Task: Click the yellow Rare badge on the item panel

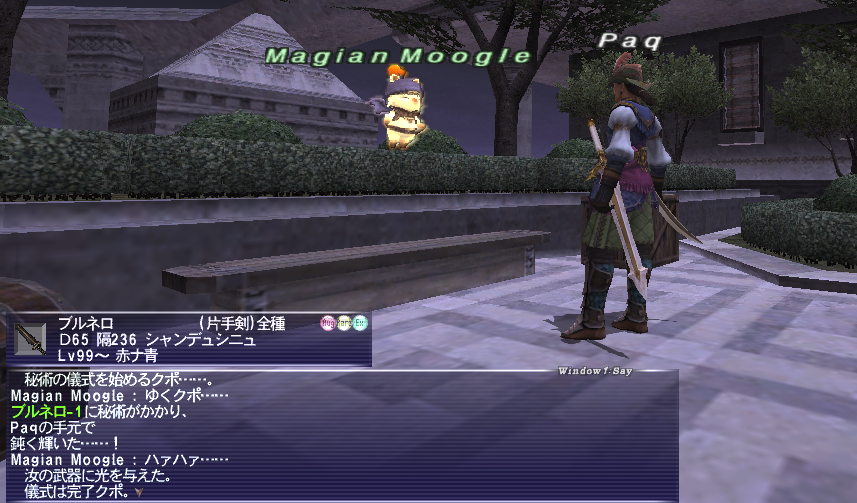Action: coord(343,323)
